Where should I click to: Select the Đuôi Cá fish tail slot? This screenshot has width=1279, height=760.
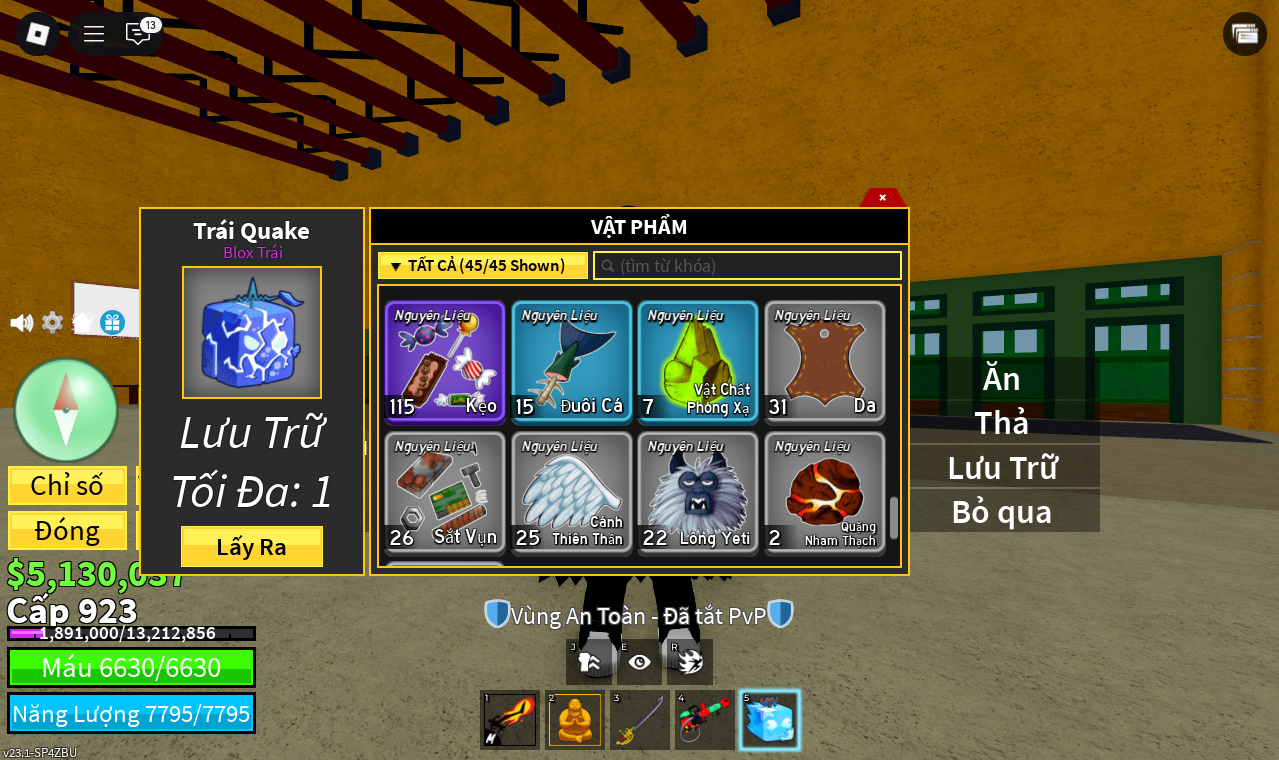571,361
